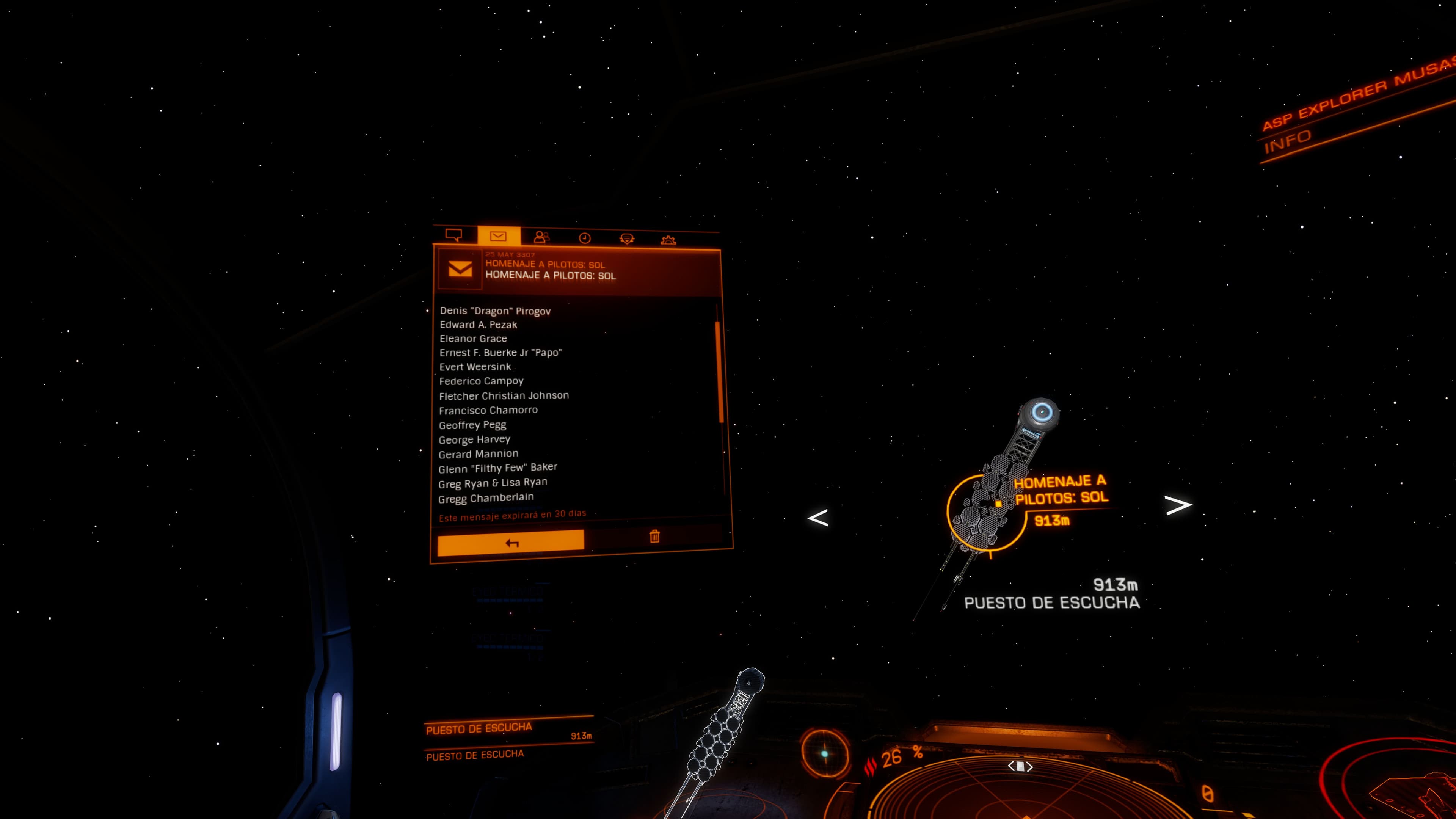Open the comms tab with signal icon
1456x819 pixels.
coord(627,239)
